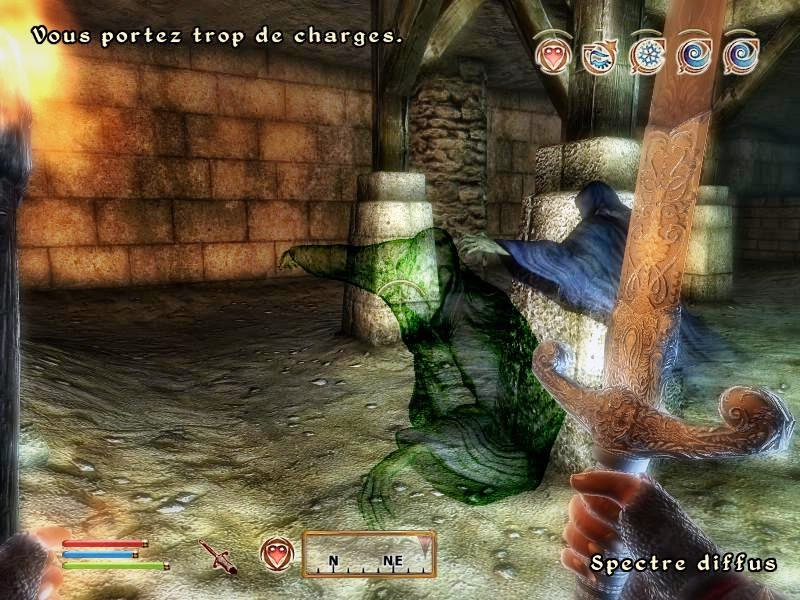Open the compass bar showing N and NE
The width and height of the screenshot is (800, 600).
(369, 555)
